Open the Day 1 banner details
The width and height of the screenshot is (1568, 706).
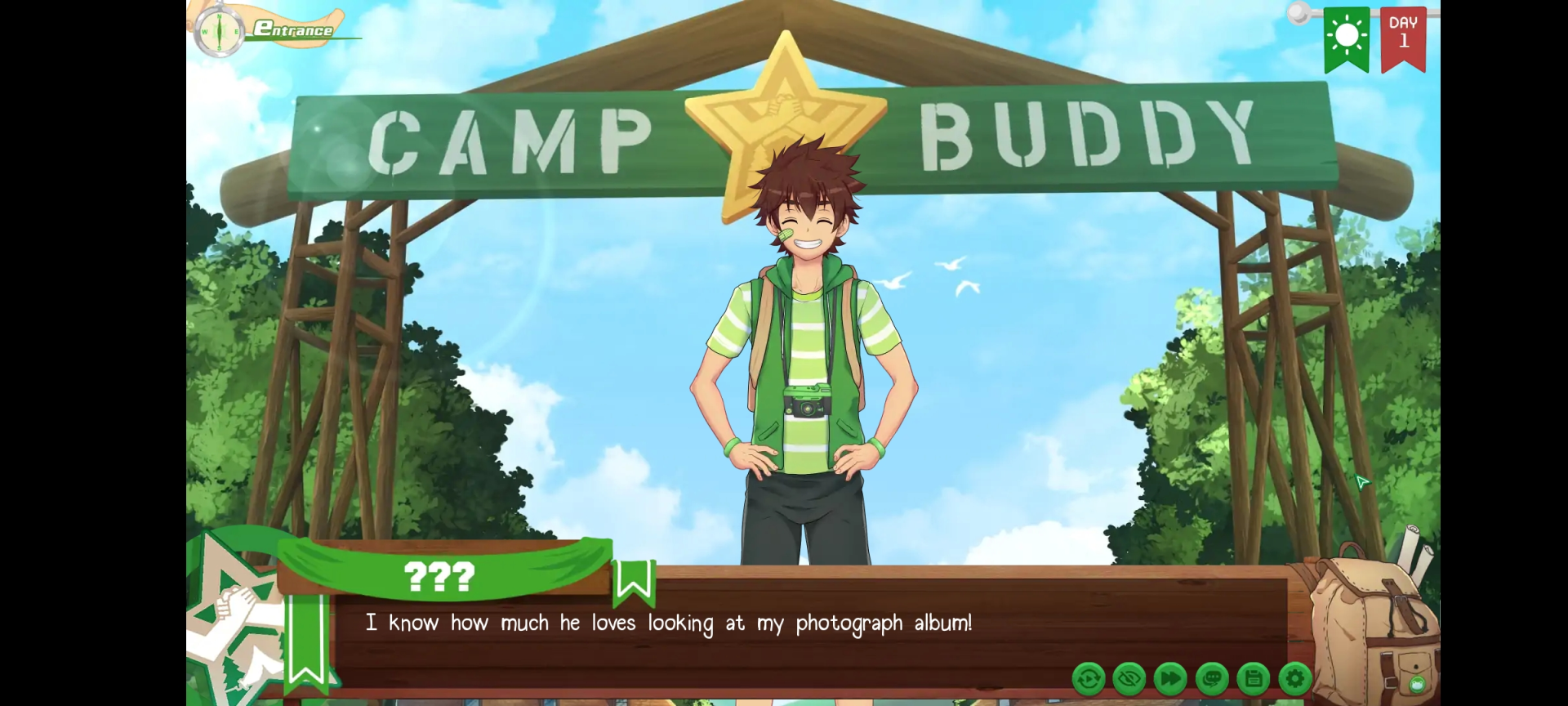(x=1403, y=37)
